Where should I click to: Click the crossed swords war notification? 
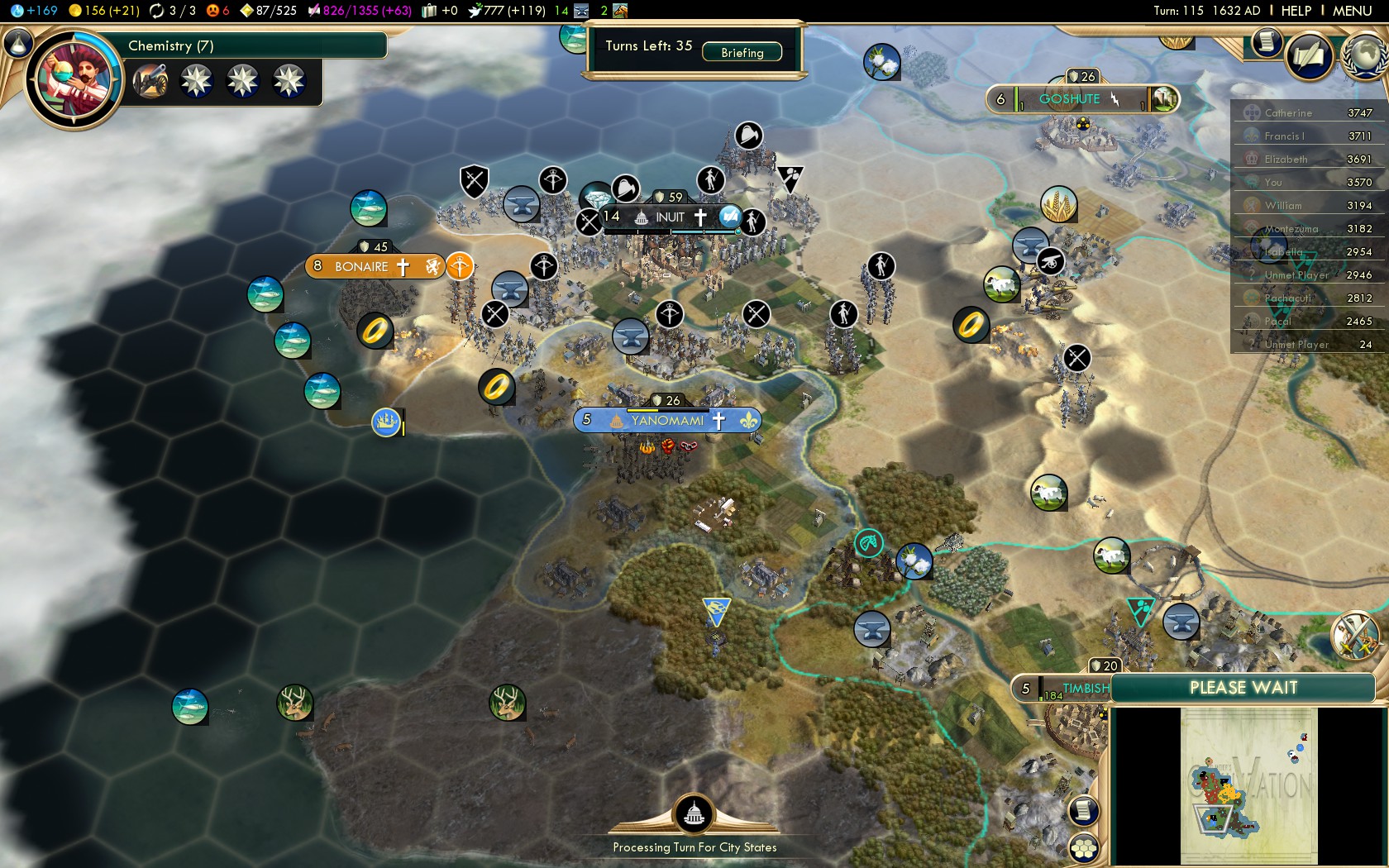(1354, 635)
